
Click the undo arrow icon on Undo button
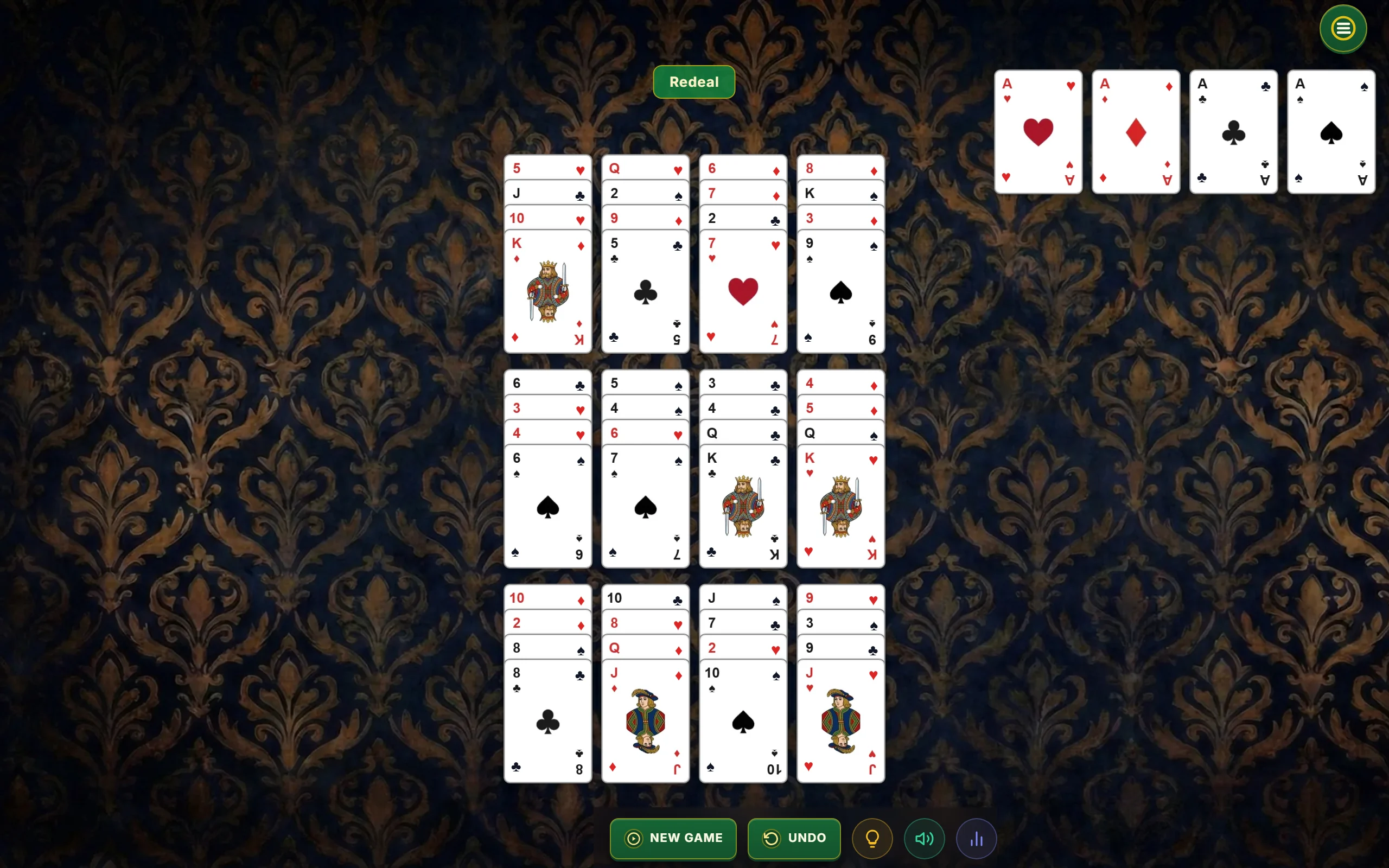coord(772,838)
